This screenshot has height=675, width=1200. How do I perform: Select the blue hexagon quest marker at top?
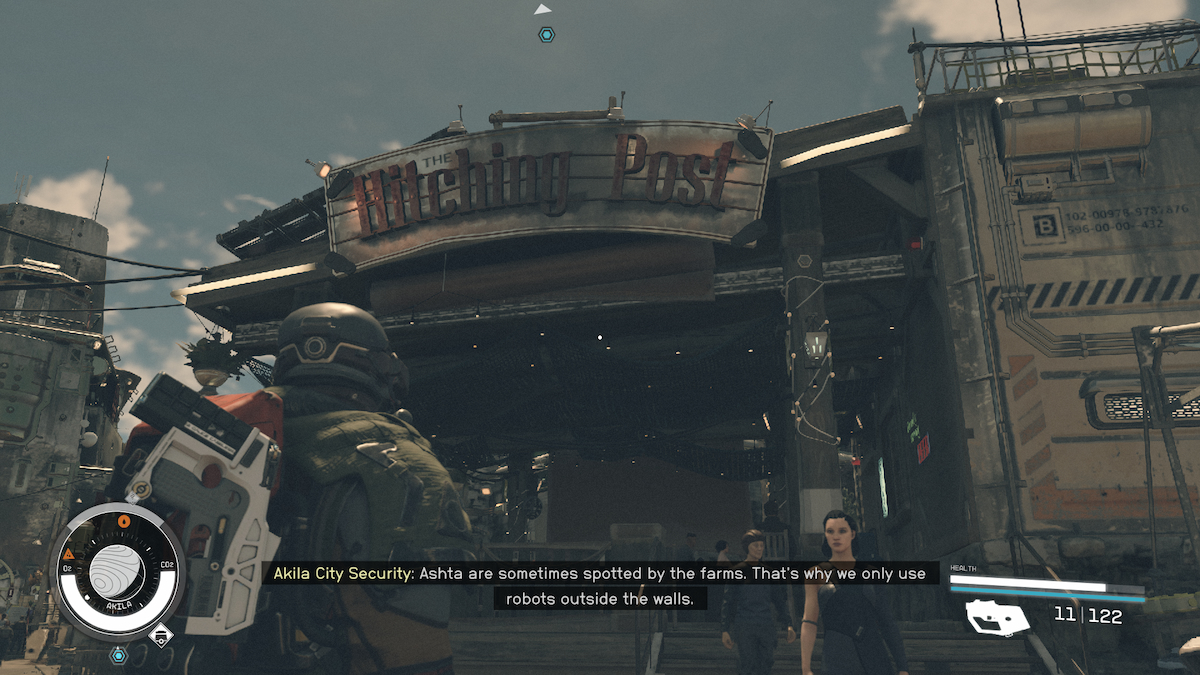coord(546,34)
